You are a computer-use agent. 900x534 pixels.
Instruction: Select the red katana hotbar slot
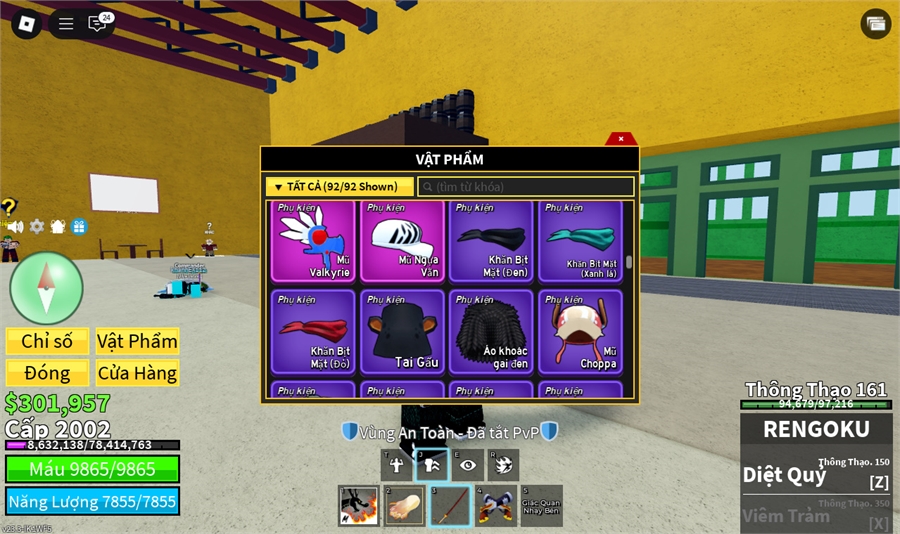[450, 506]
